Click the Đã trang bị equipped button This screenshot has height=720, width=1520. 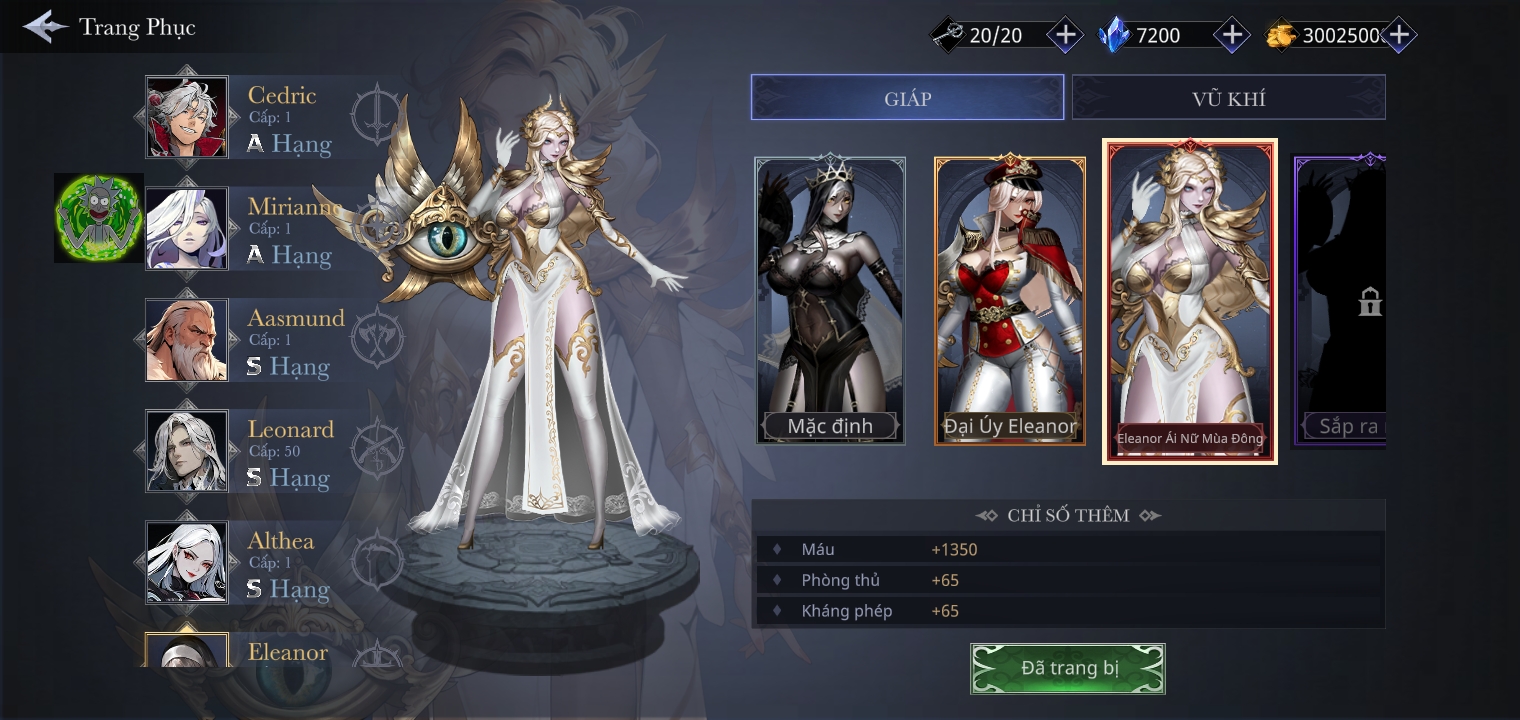[1068, 668]
